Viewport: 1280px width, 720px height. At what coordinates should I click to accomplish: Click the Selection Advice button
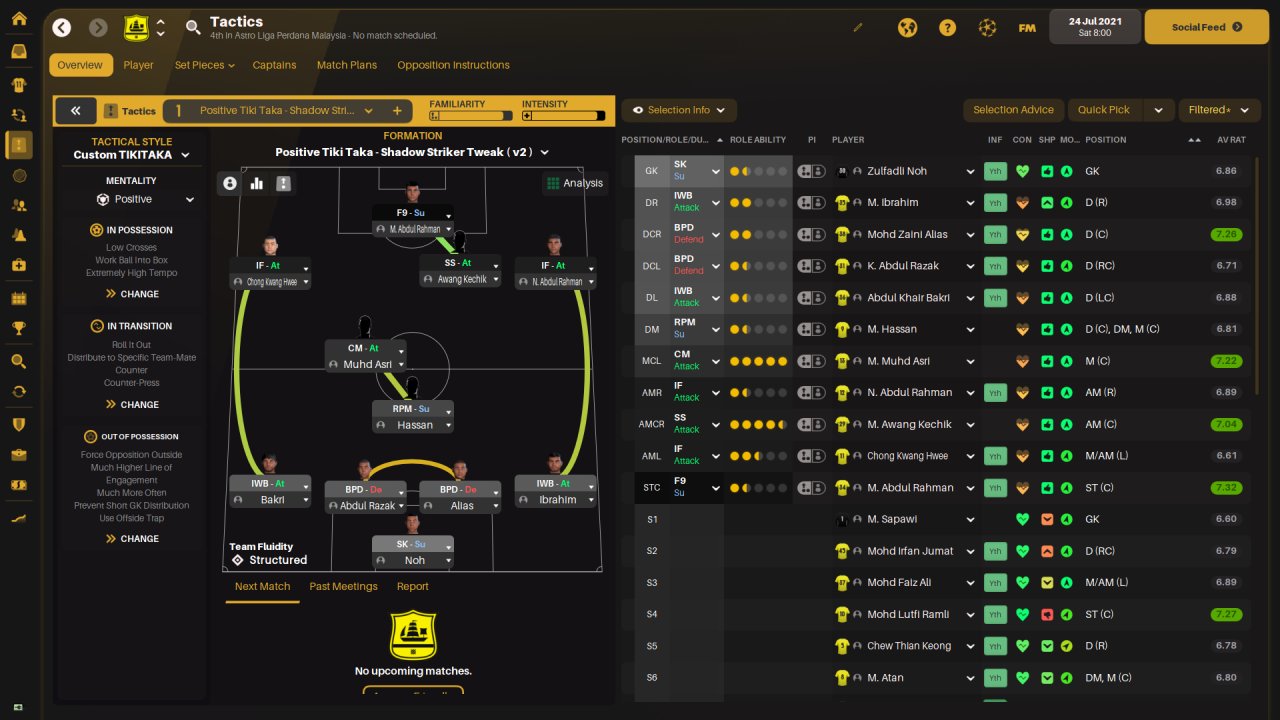[1013, 110]
